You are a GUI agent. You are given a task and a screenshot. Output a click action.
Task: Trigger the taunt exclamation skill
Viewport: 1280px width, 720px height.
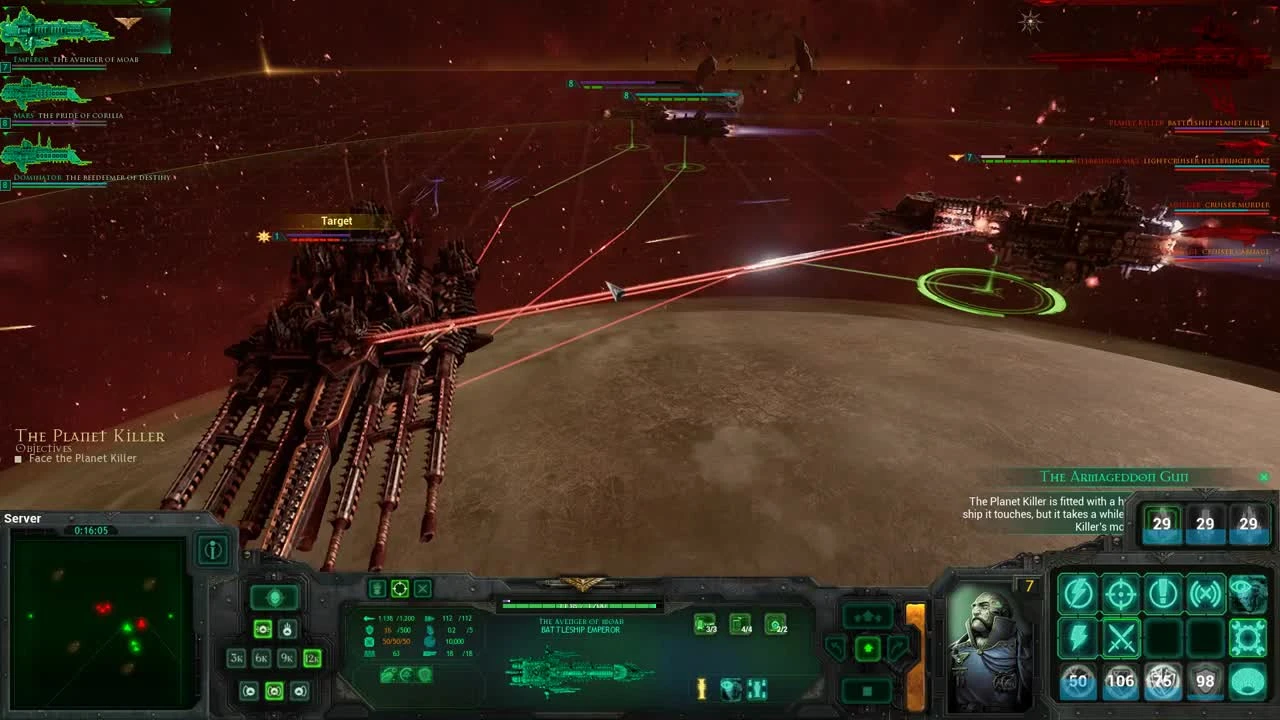[x=1162, y=593]
